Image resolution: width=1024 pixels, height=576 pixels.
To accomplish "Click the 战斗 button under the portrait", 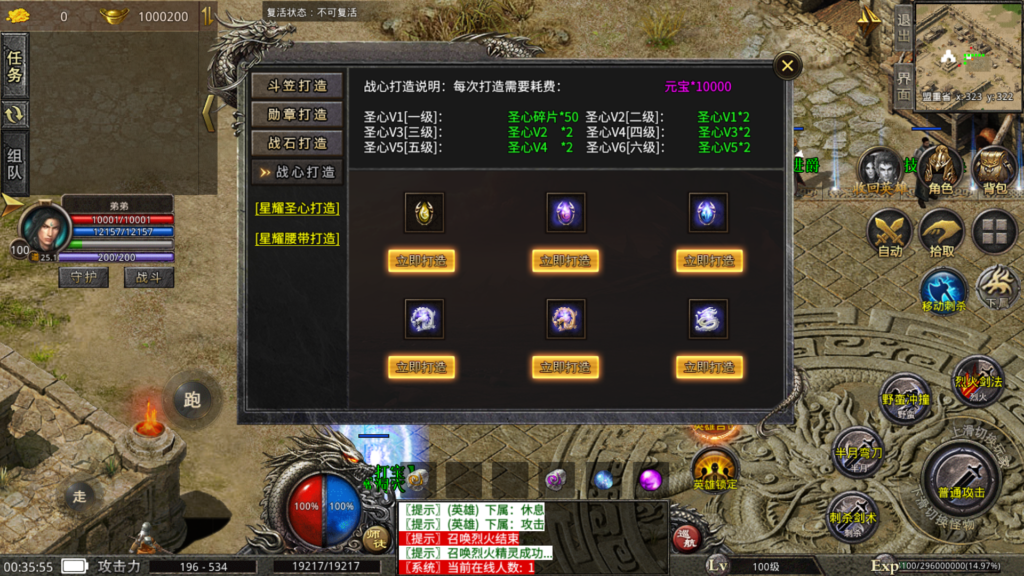I will 148,277.
